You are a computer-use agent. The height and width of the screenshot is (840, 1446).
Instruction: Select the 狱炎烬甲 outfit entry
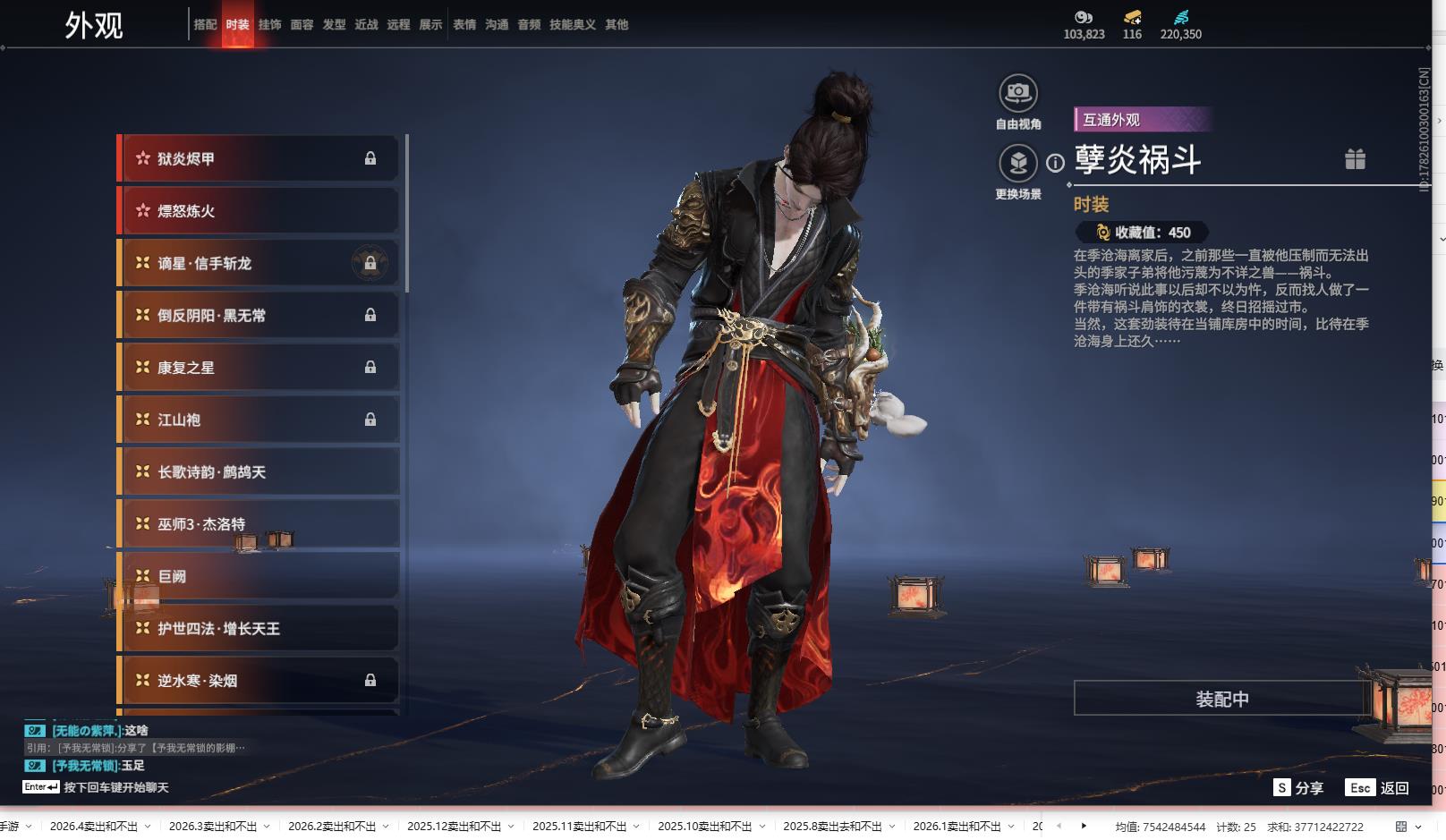[259, 159]
